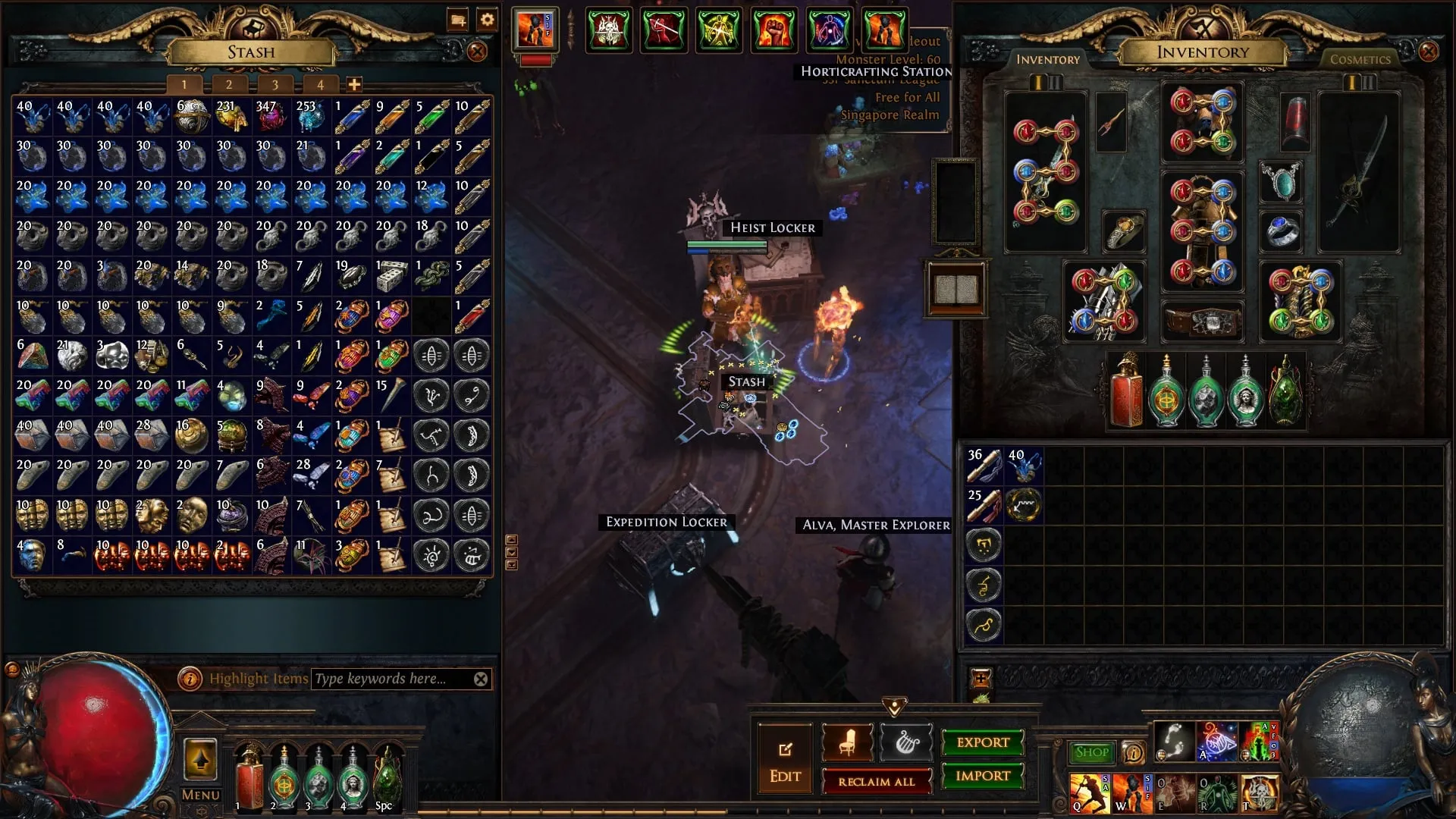Click the Export button
The width and height of the screenshot is (1456, 819).
982,743
